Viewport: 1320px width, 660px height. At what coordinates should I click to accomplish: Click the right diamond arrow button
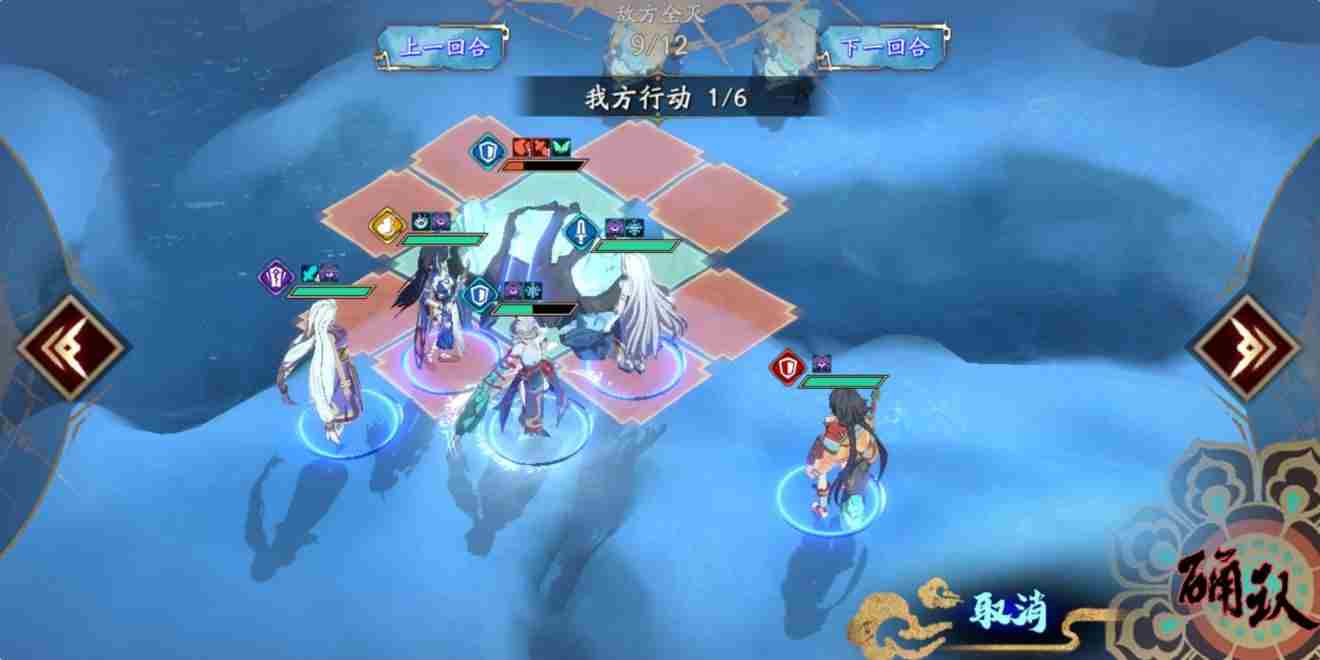1245,346
